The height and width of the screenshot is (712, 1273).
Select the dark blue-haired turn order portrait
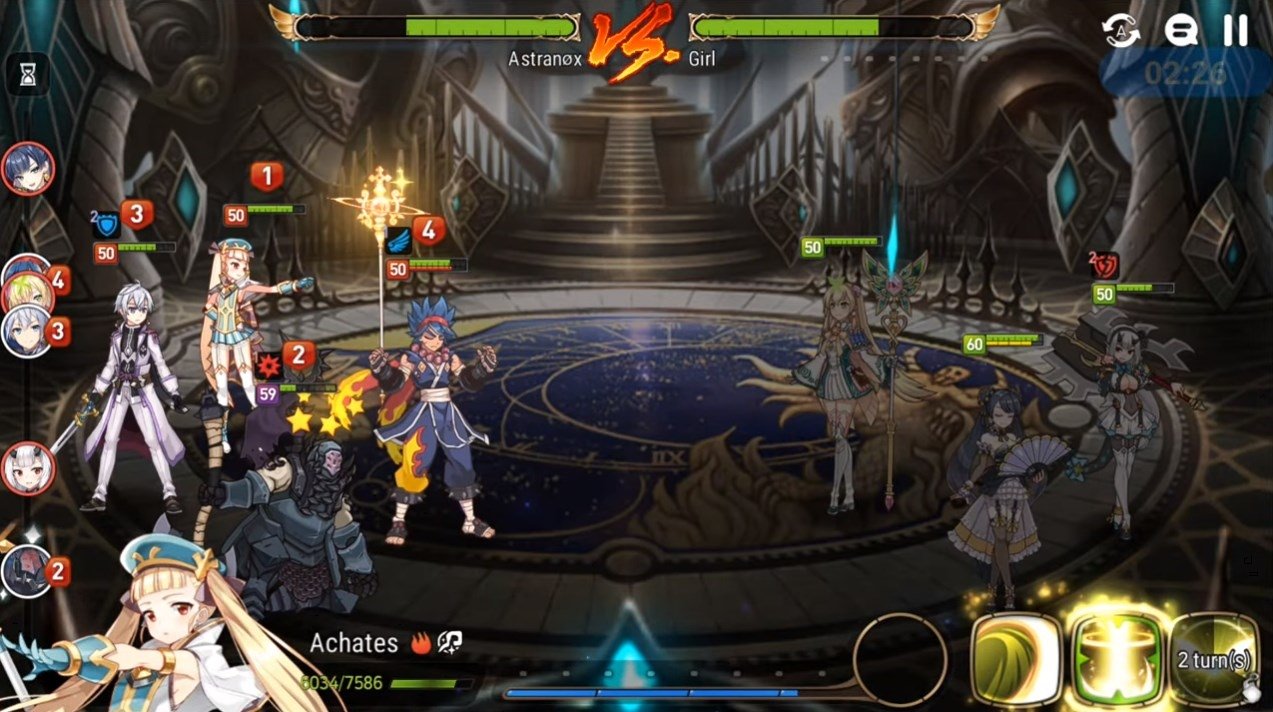click(x=28, y=169)
